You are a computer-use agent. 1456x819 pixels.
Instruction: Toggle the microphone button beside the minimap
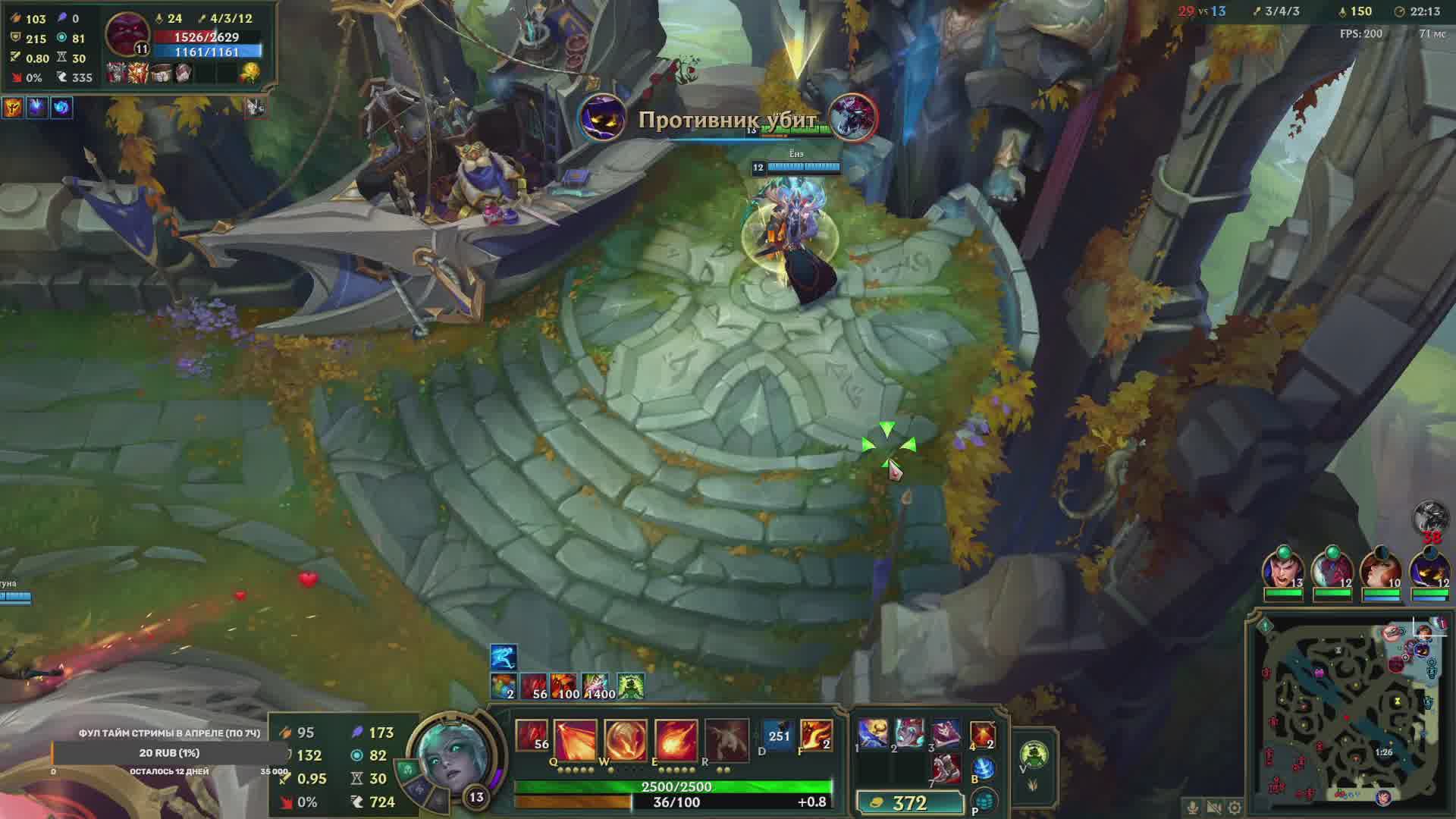tap(1193, 808)
